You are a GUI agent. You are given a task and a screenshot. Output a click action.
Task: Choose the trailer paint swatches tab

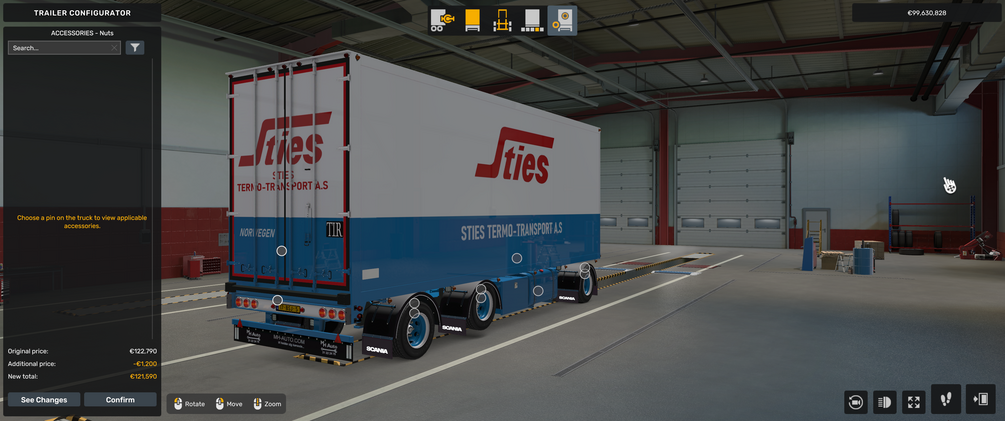tap(533, 20)
